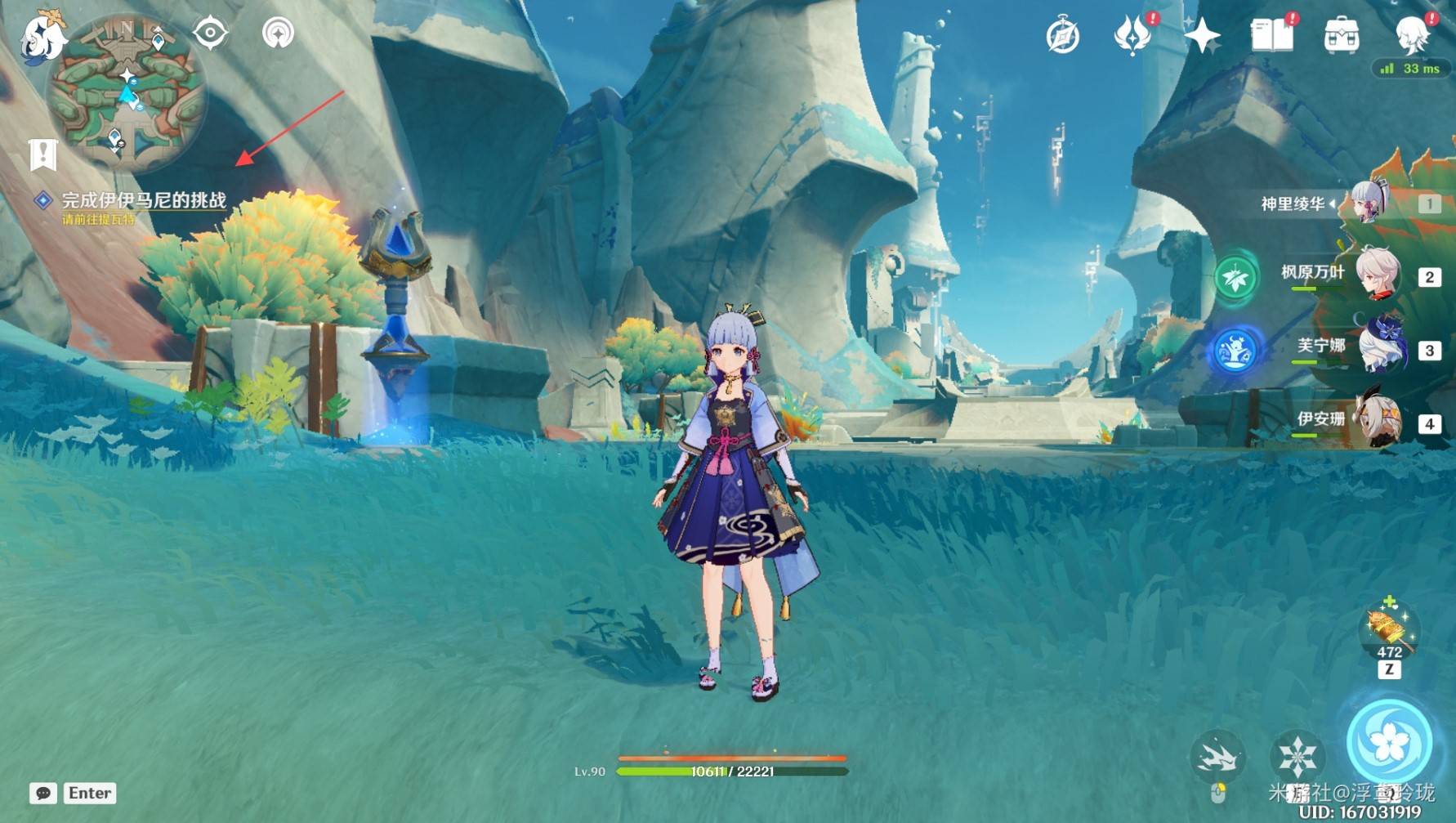Select active character 神里绫华
The height and width of the screenshot is (823, 1456).
pyautogui.click(x=1369, y=201)
